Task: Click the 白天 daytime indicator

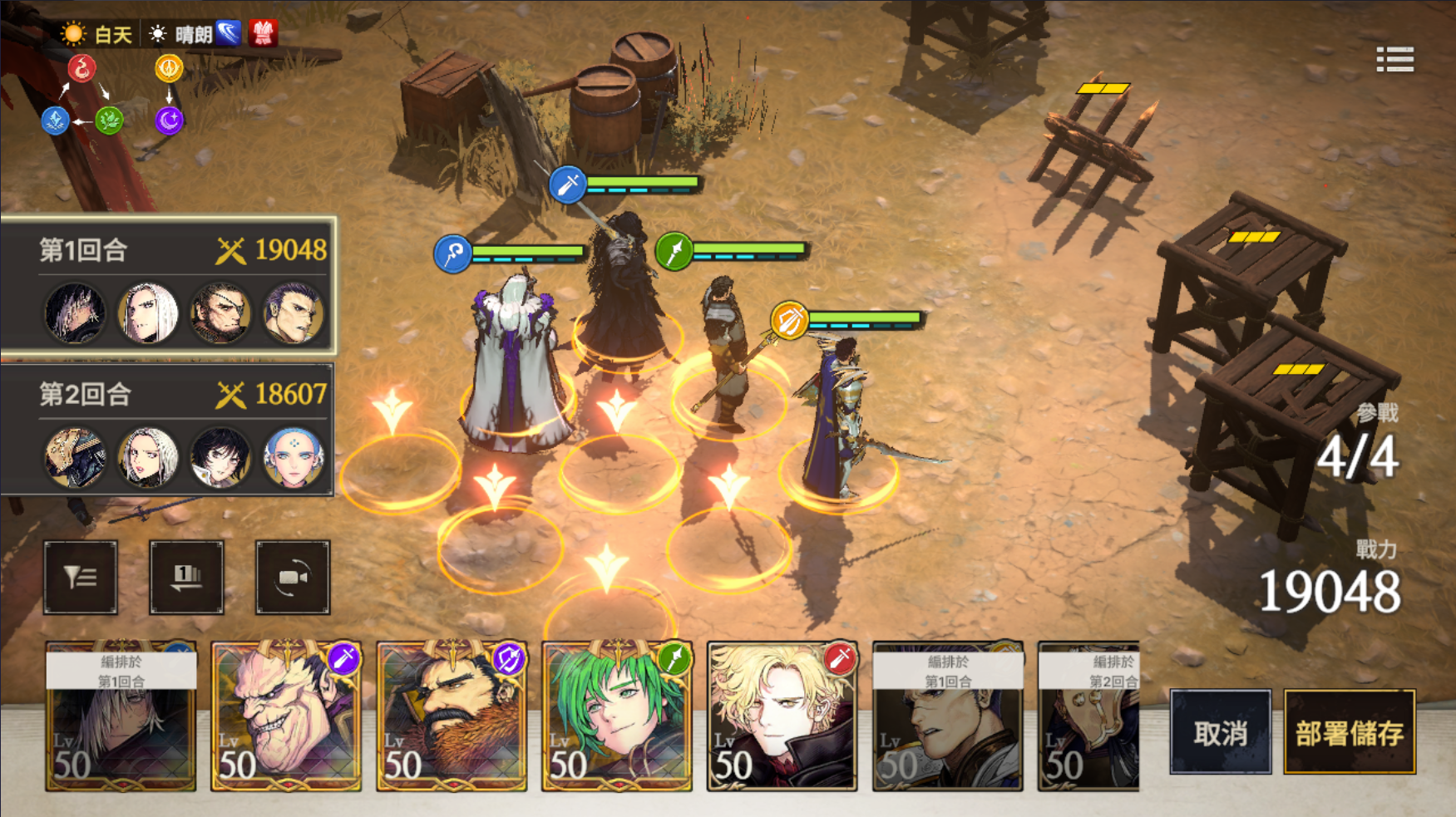Action: coord(98,34)
